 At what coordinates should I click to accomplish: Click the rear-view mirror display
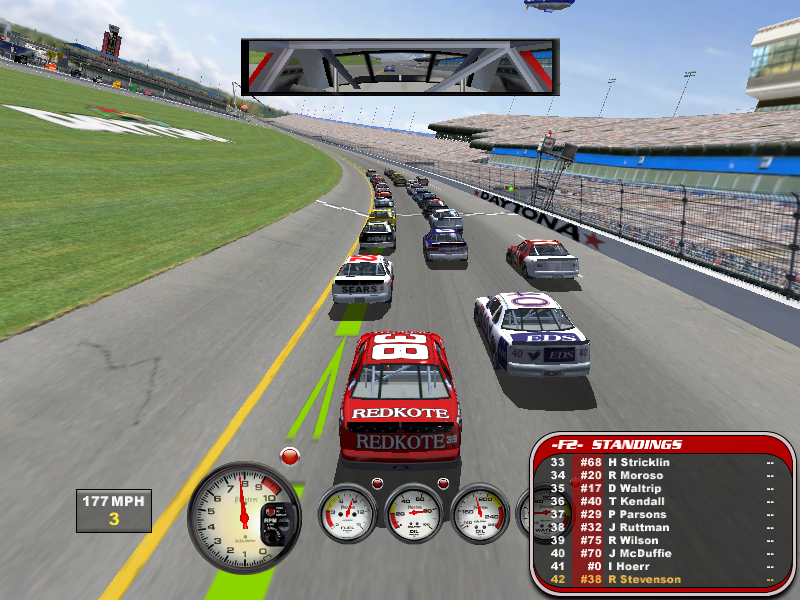[x=399, y=67]
